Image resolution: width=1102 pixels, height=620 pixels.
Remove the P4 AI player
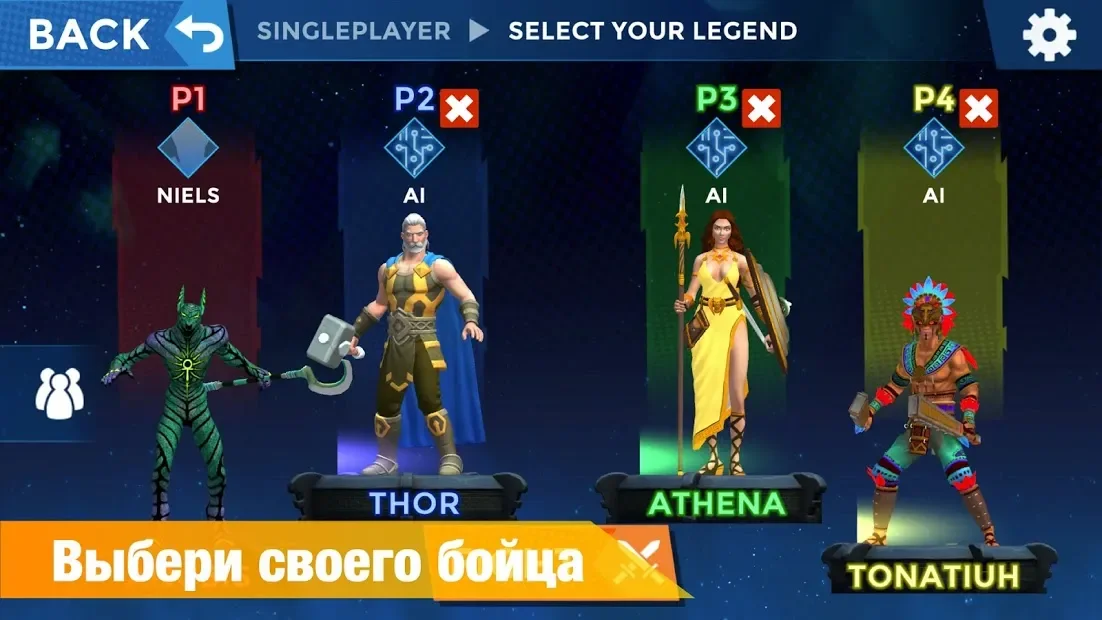[x=978, y=109]
